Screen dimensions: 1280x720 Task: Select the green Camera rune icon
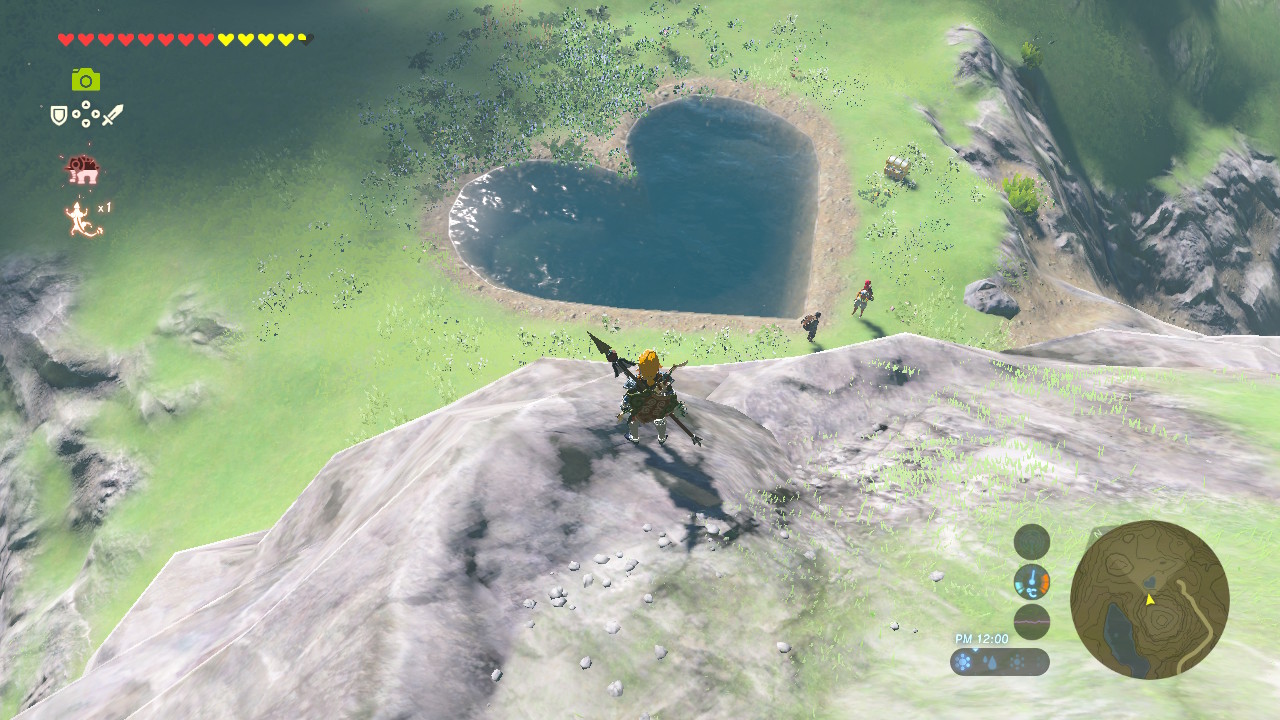click(86, 79)
